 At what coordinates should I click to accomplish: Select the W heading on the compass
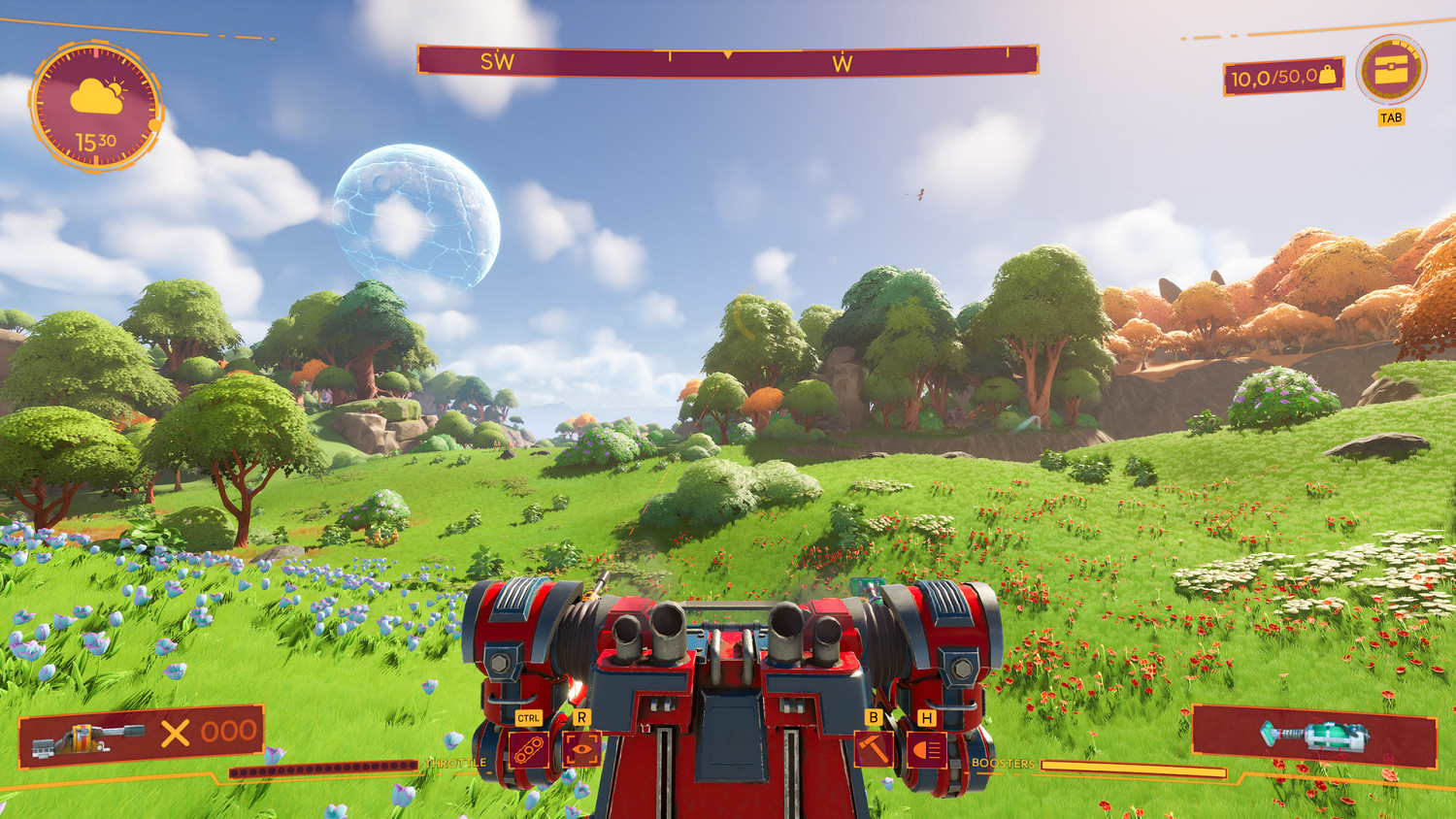[x=844, y=60]
